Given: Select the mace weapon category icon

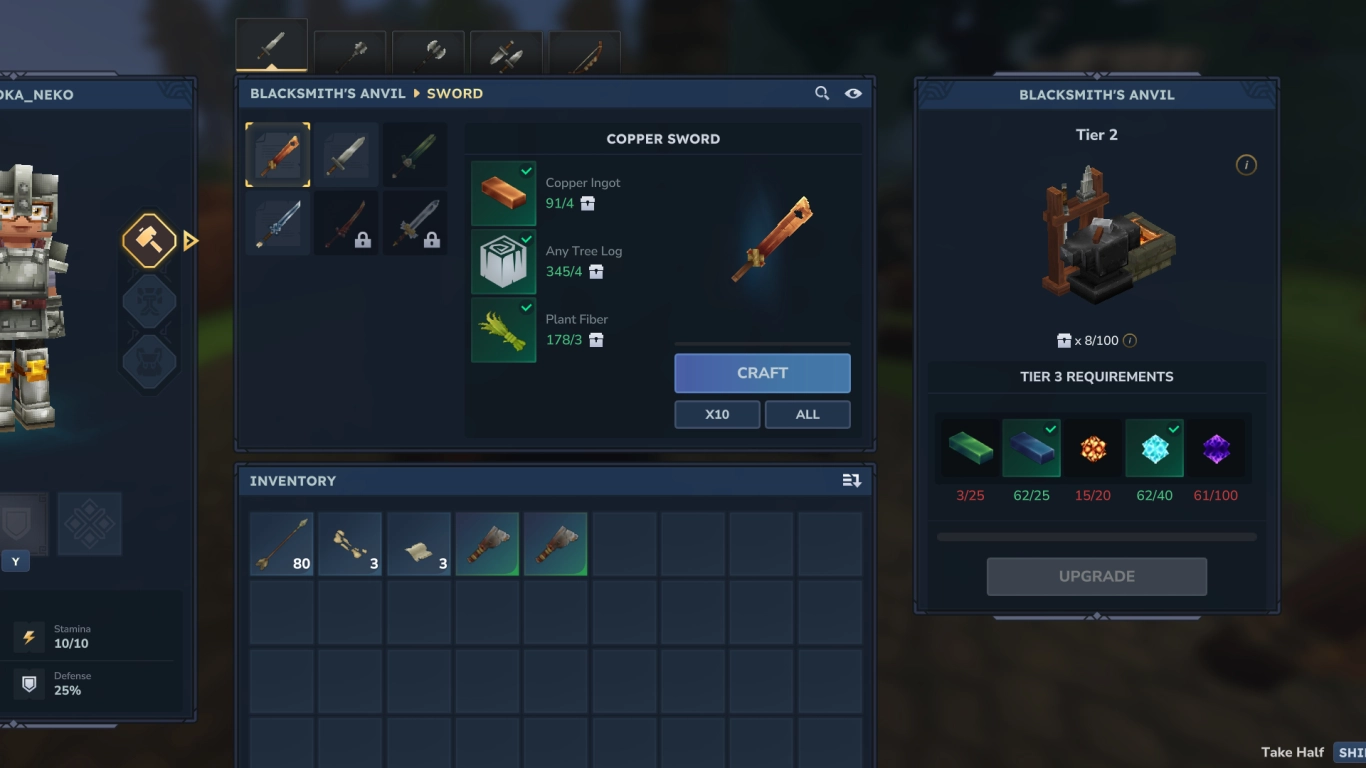Looking at the screenshot, I should [348, 50].
